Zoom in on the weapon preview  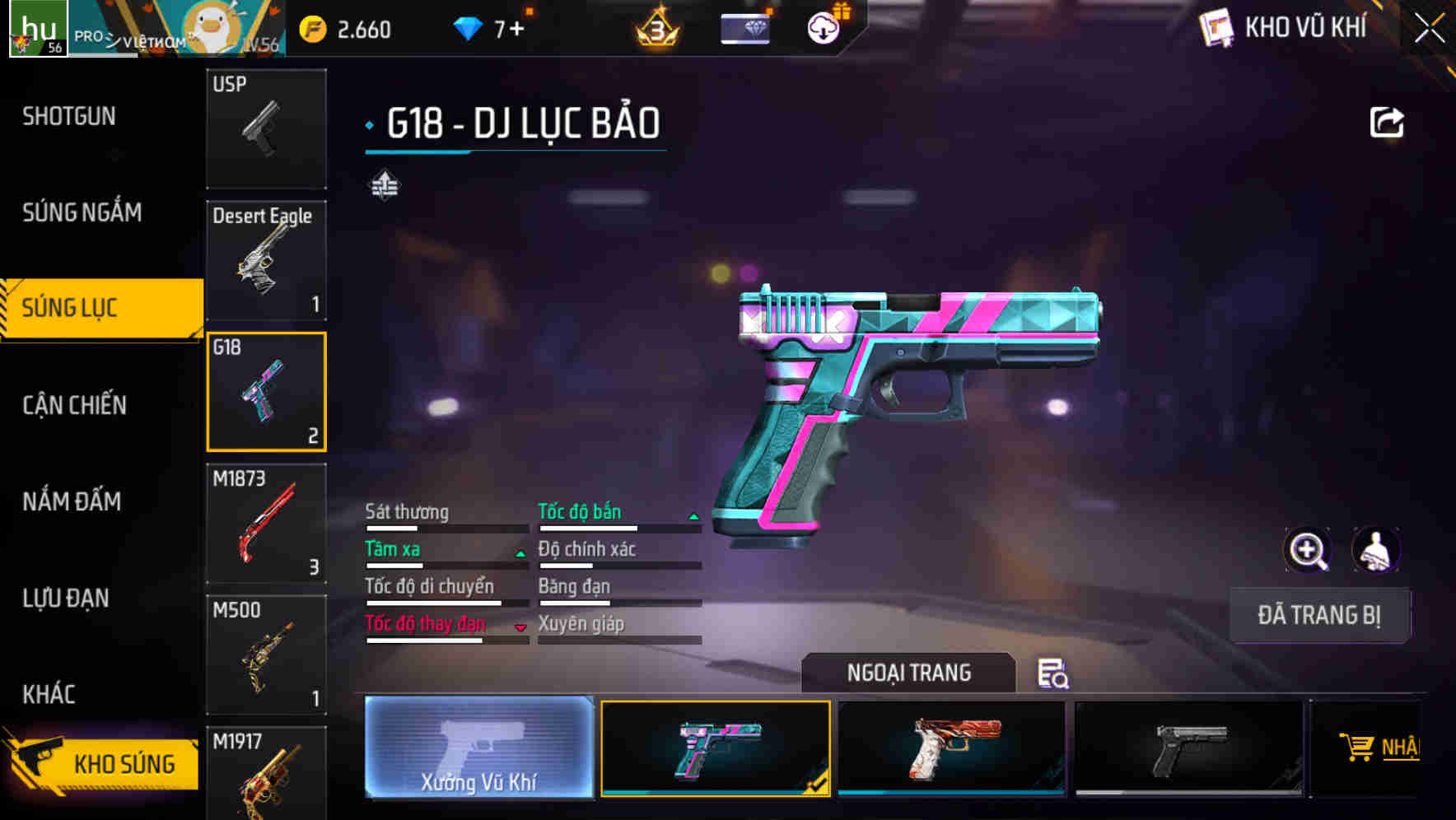(1309, 549)
